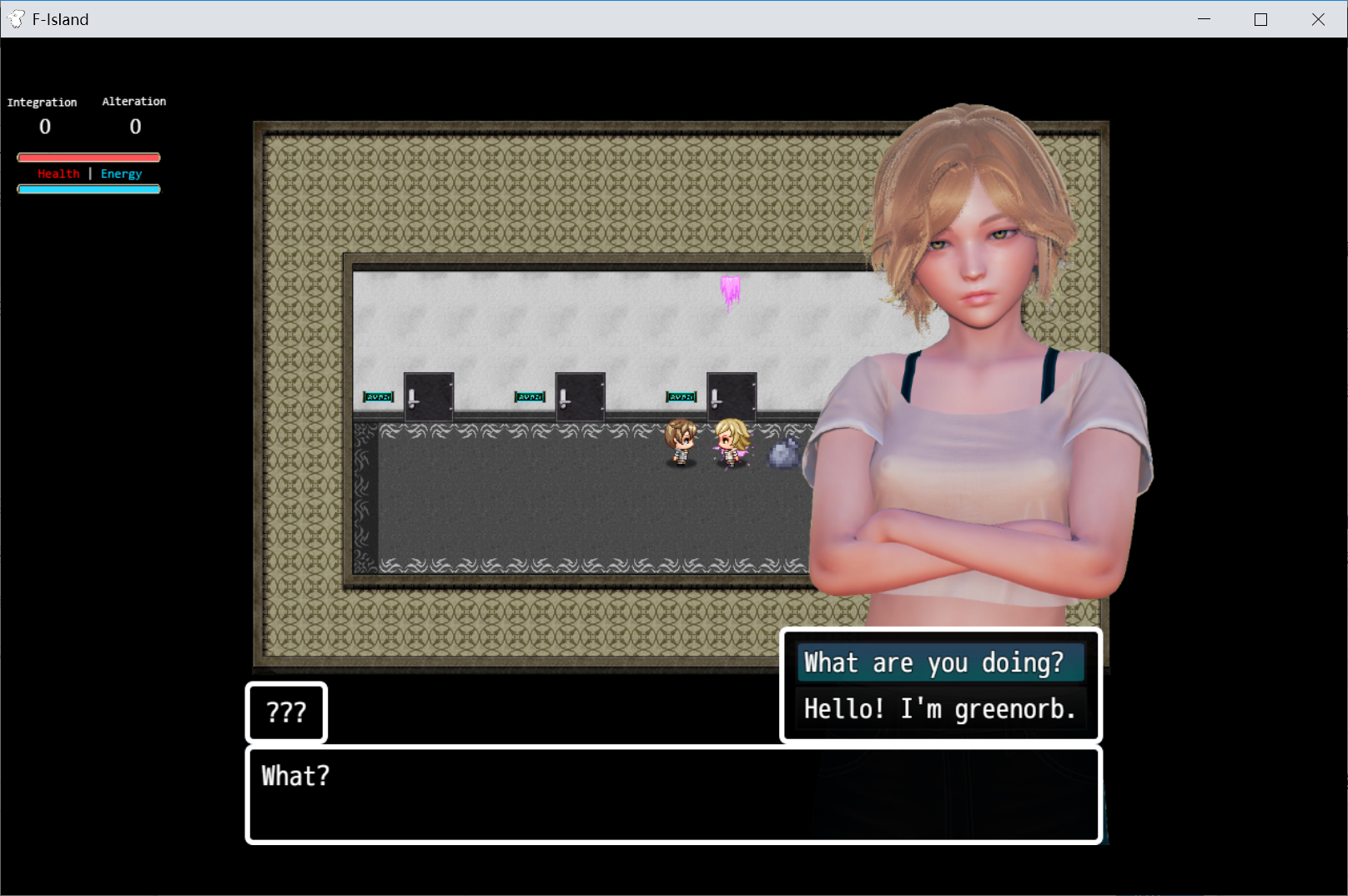Choose the "What are you doing?" dialogue option
Screen dimensions: 1348x896
click(940, 662)
